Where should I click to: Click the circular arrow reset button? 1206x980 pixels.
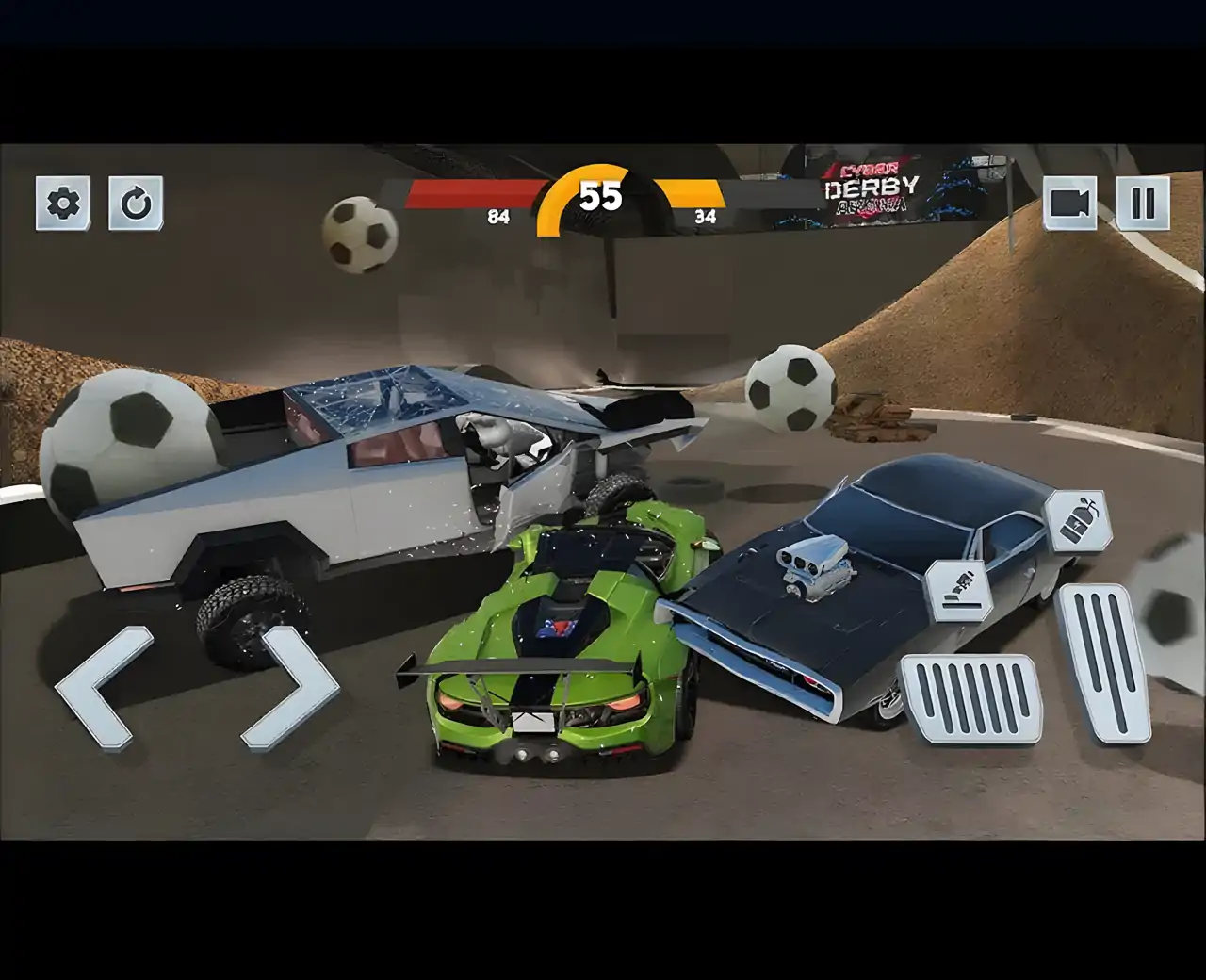coord(136,203)
